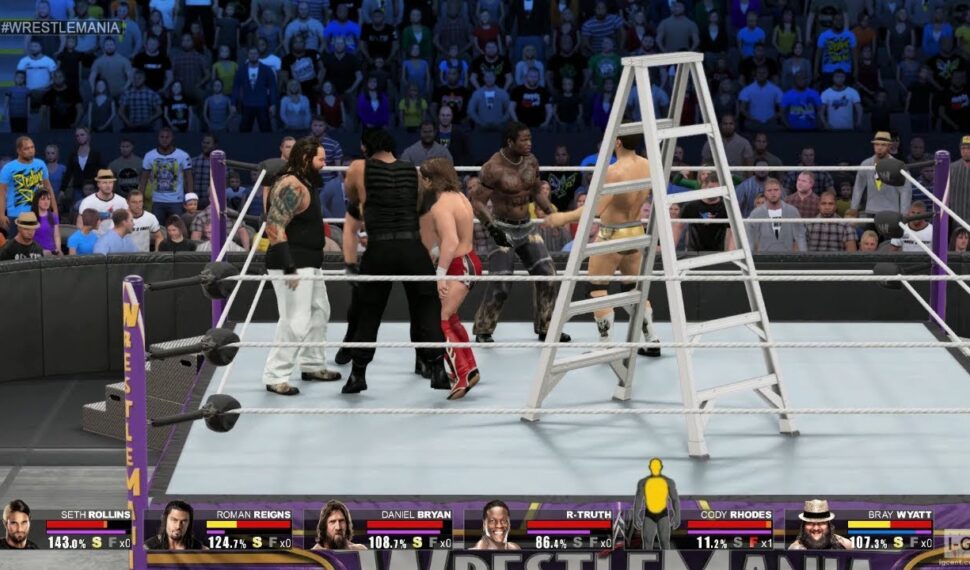Viewport: 970px width, 570px height.
Task: Select Seth Rollins' portrait in the HUD
Action: (x=17, y=525)
